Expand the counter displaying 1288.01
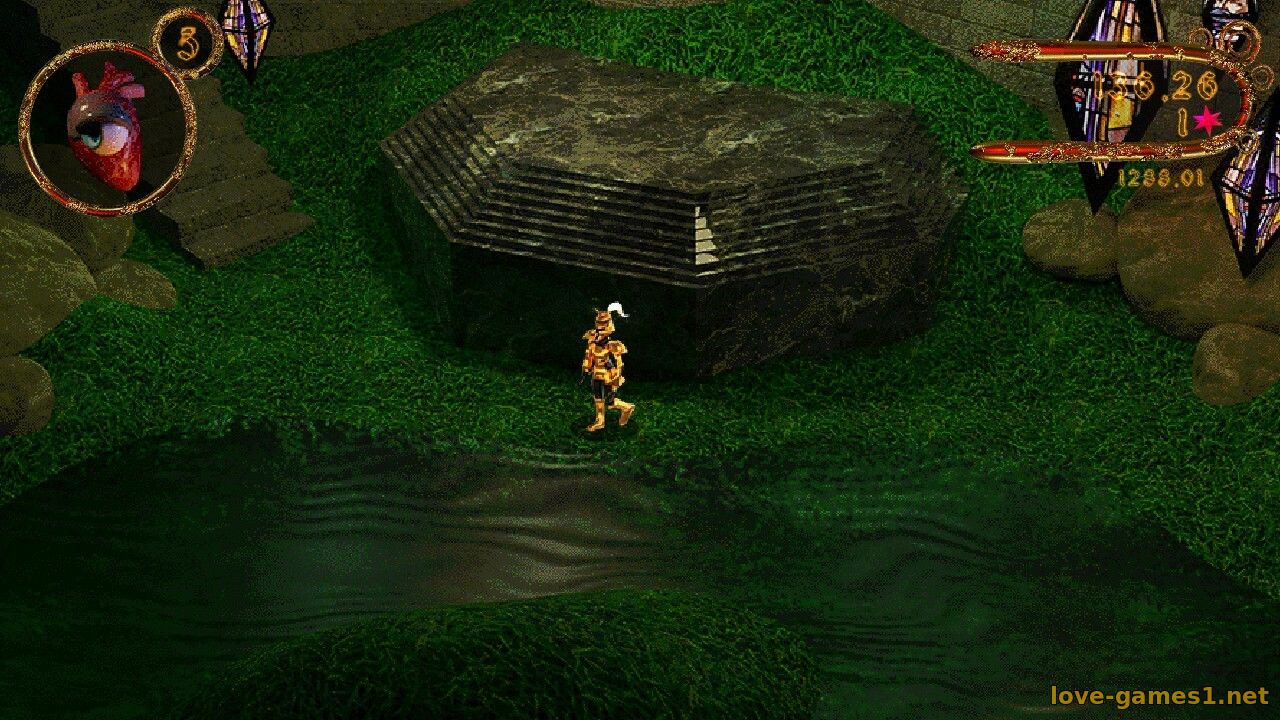 tap(1160, 177)
